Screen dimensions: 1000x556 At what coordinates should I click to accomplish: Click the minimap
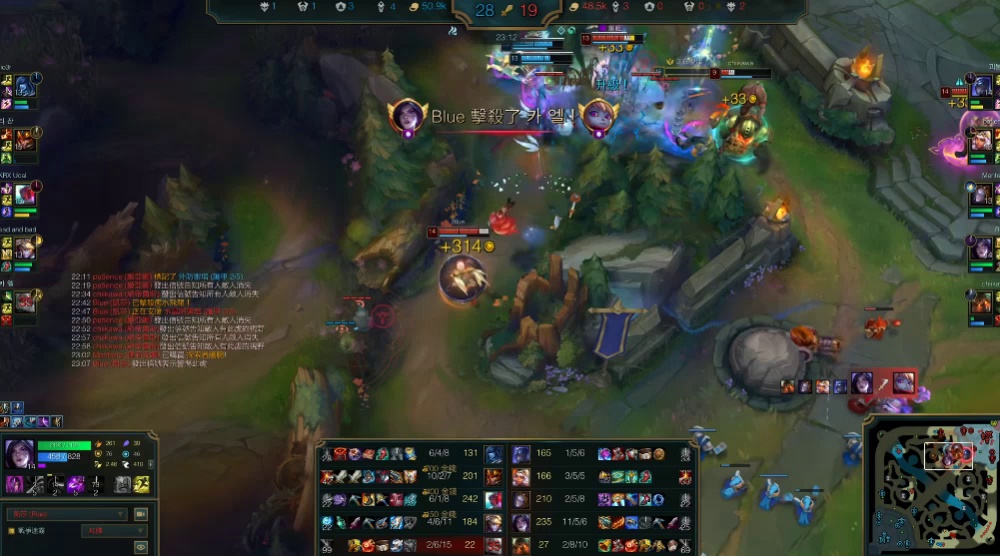[931, 484]
